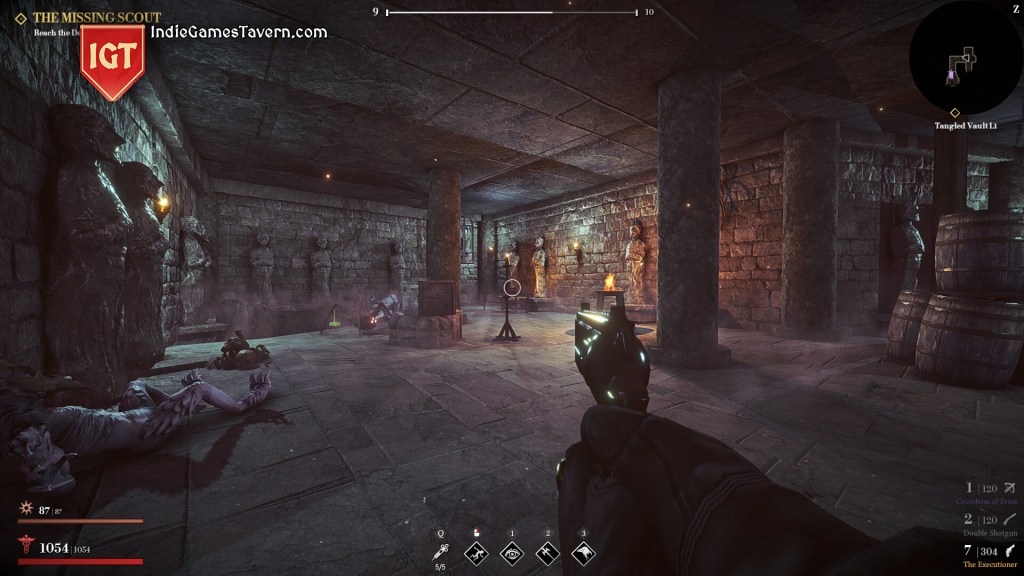This screenshot has height=576, width=1024.
Task: Activate the running figure dash ability
Action: 477,552
